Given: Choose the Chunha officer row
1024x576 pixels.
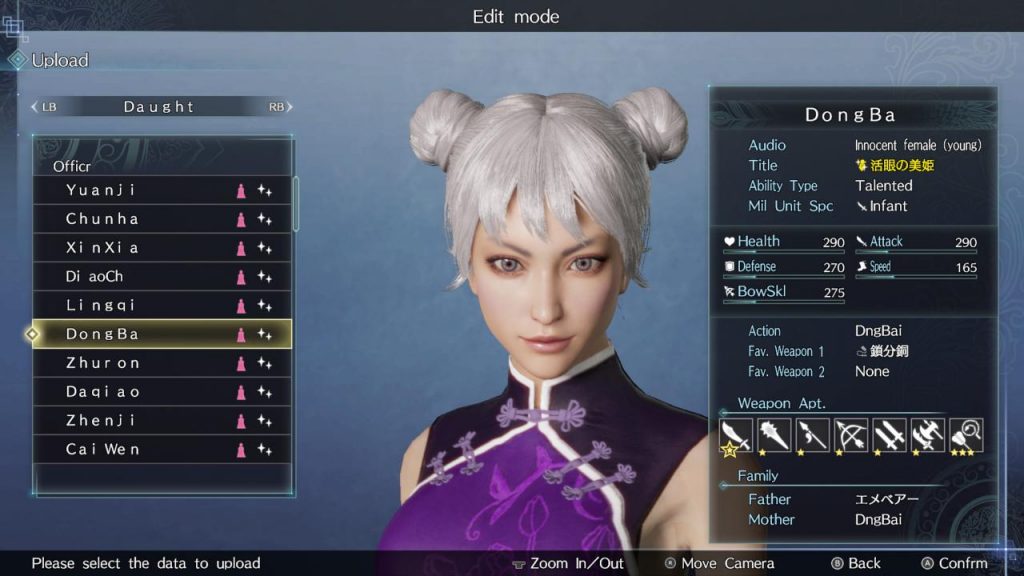Looking at the screenshot, I should (x=162, y=219).
